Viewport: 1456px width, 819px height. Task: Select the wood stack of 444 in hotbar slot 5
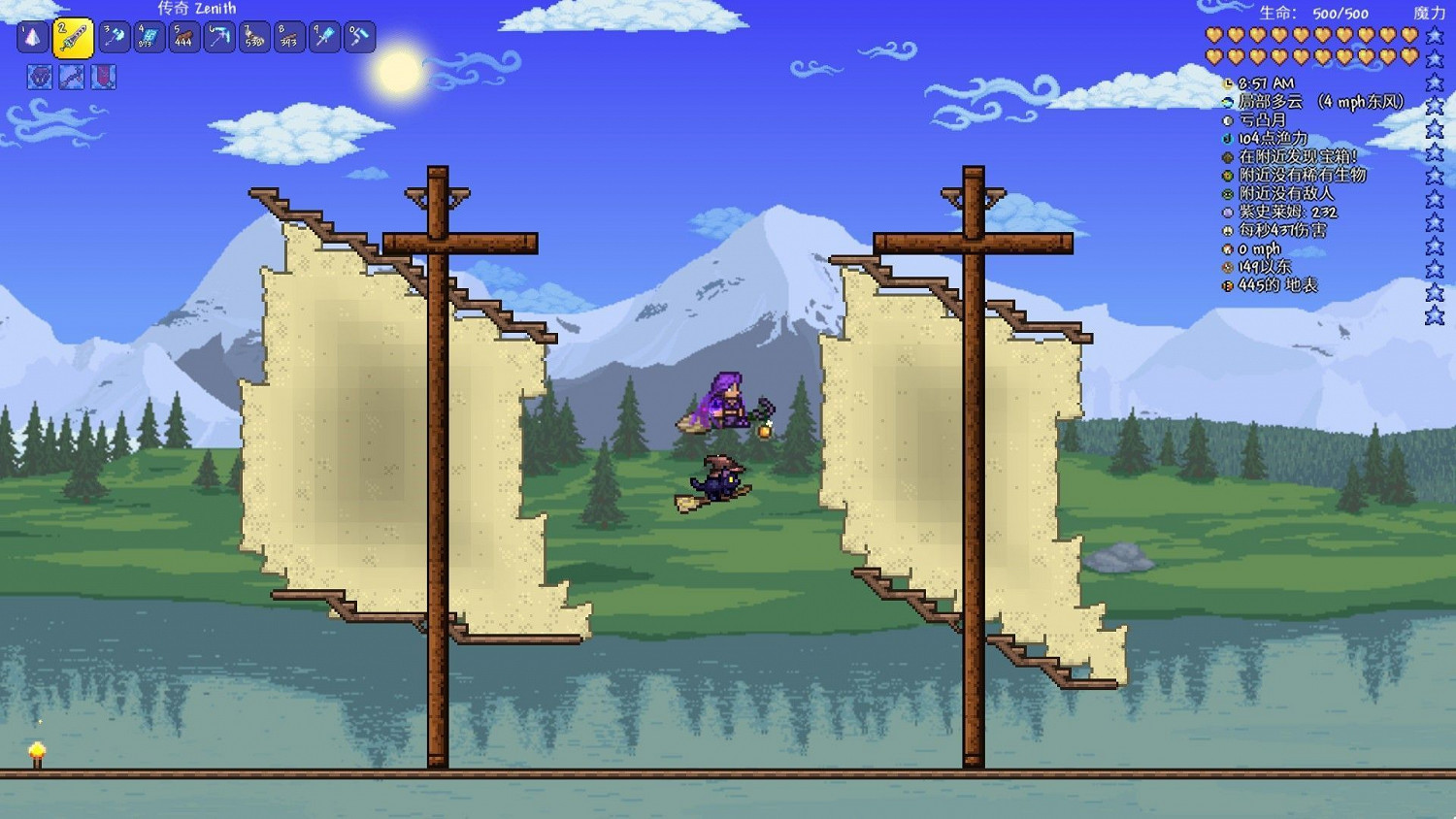click(183, 38)
